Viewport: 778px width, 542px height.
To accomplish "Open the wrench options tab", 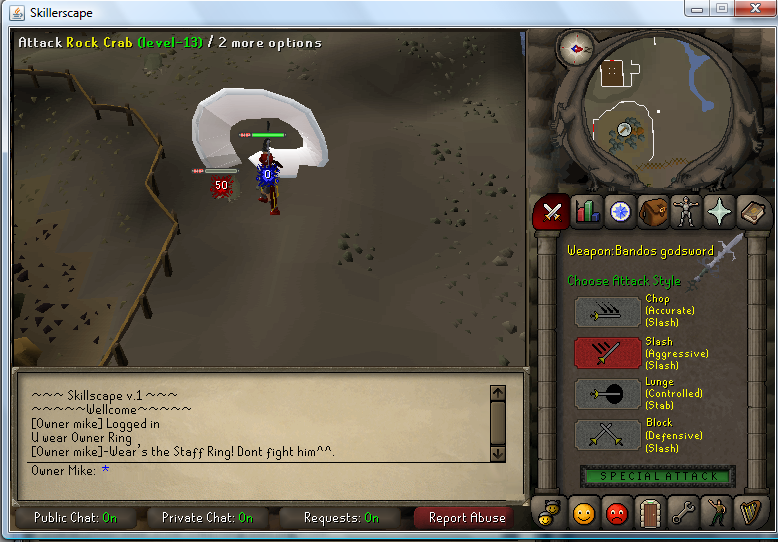I will tap(683, 514).
